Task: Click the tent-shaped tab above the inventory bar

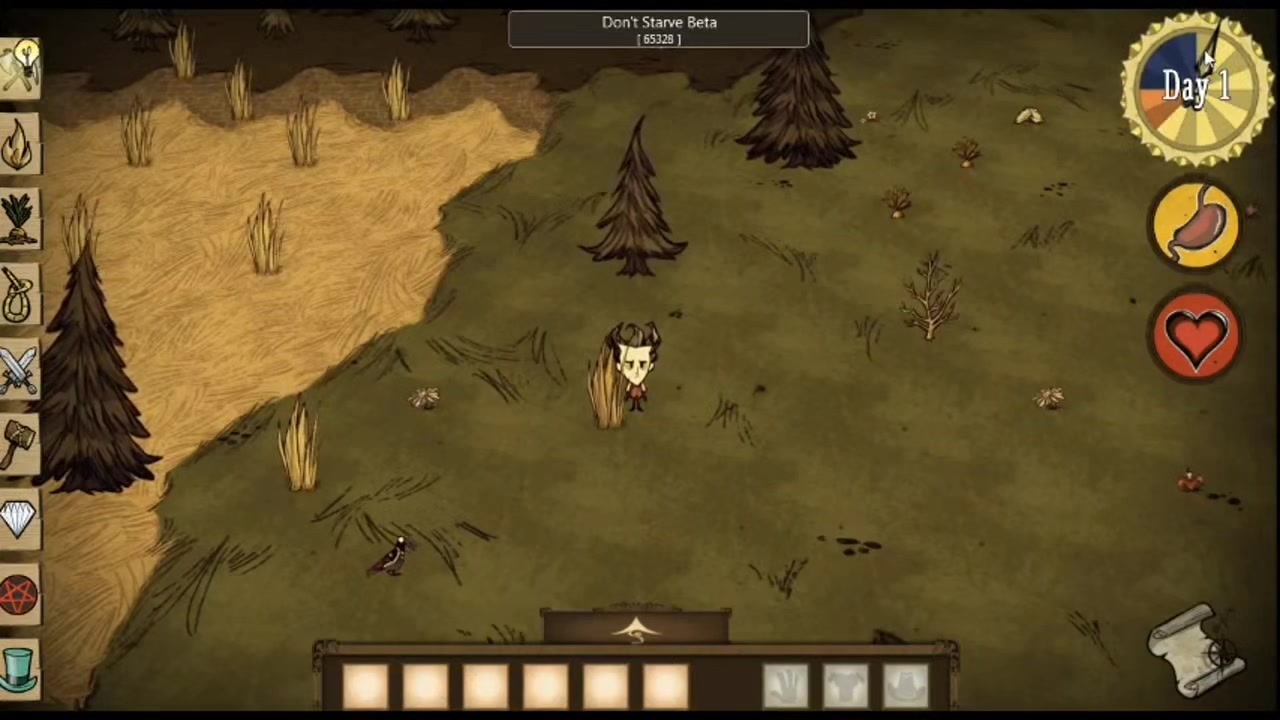Action: click(x=637, y=628)
